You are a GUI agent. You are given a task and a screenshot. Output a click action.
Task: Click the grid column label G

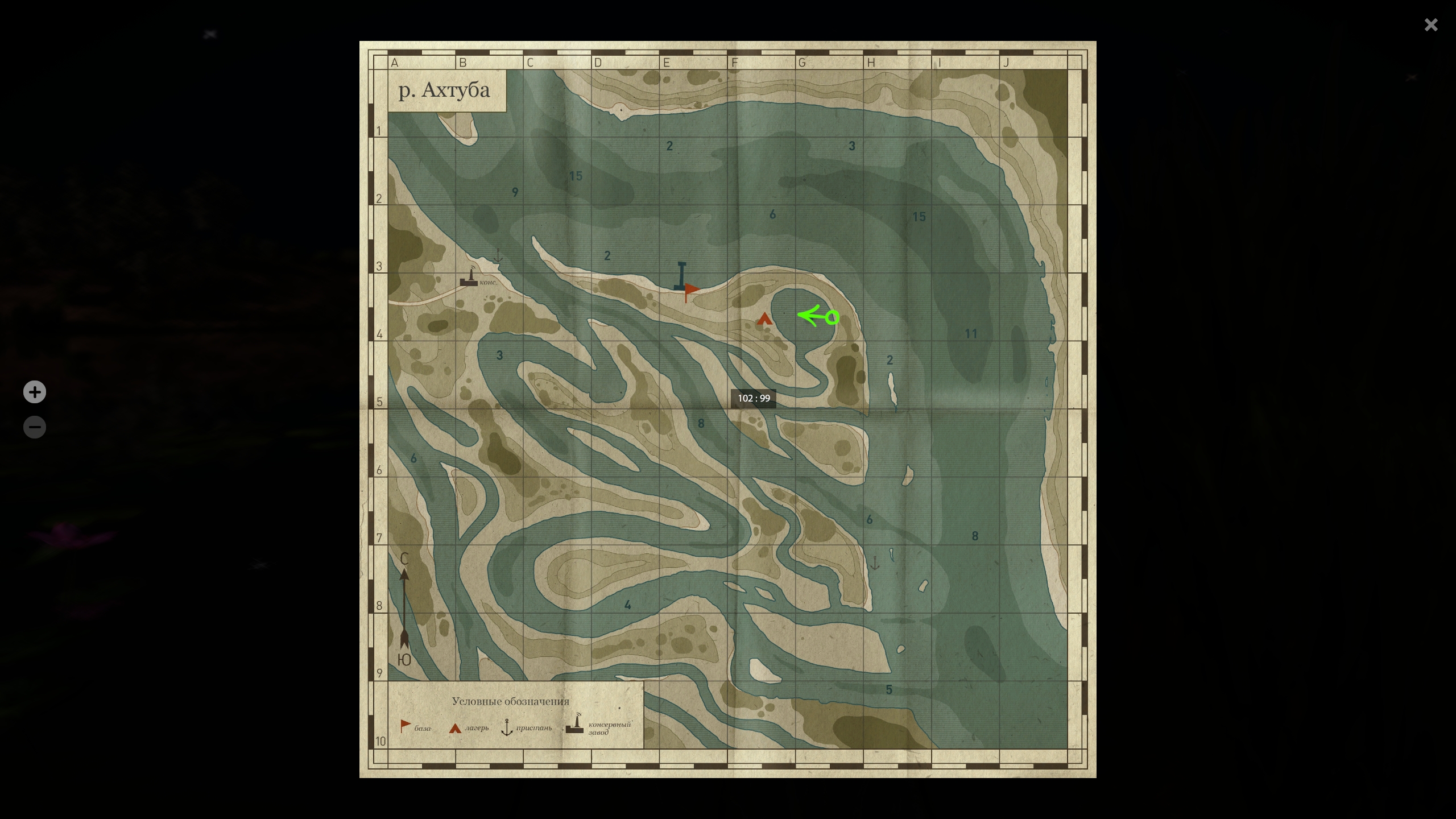(802, 63)
